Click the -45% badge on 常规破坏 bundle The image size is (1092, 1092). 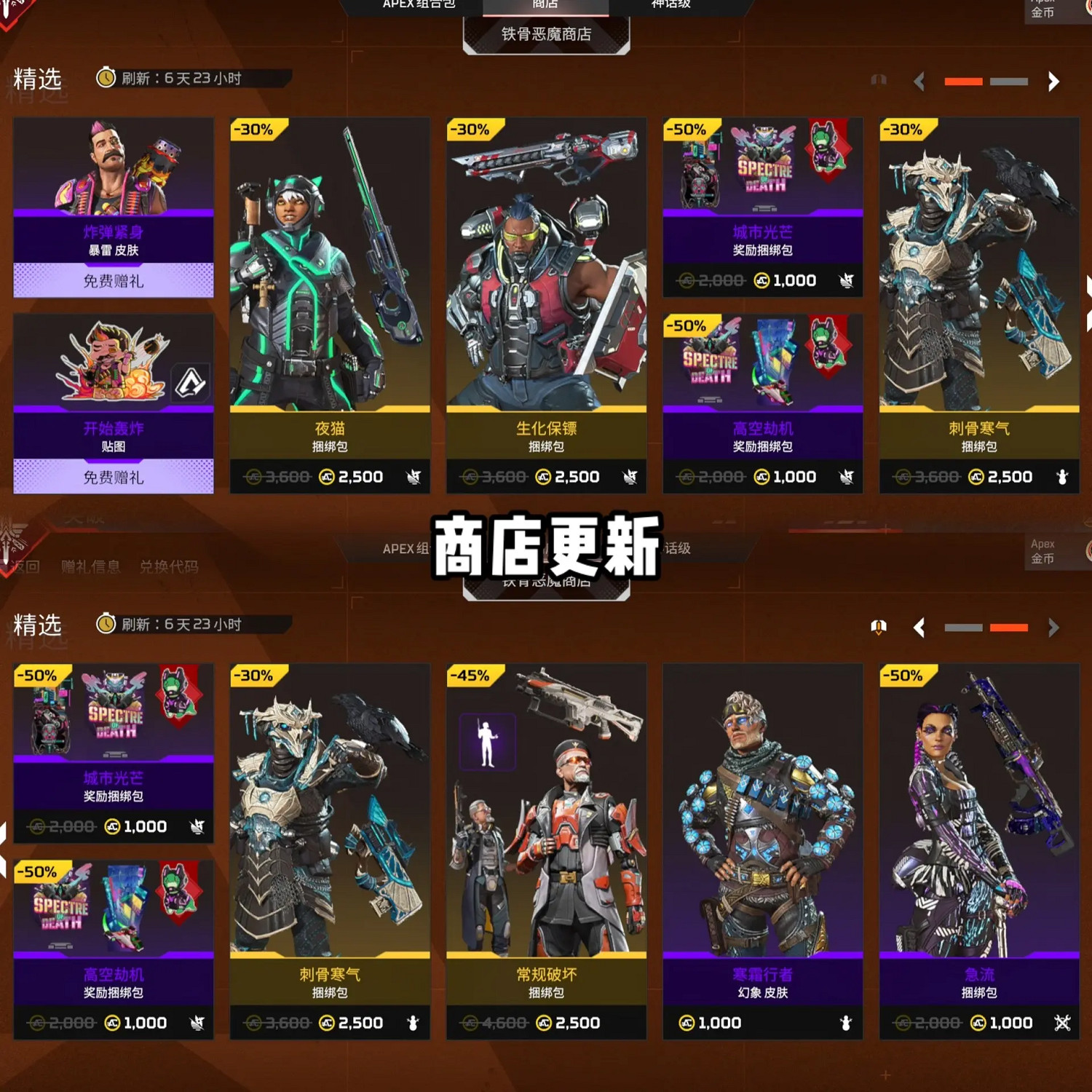tap(470, 676)
